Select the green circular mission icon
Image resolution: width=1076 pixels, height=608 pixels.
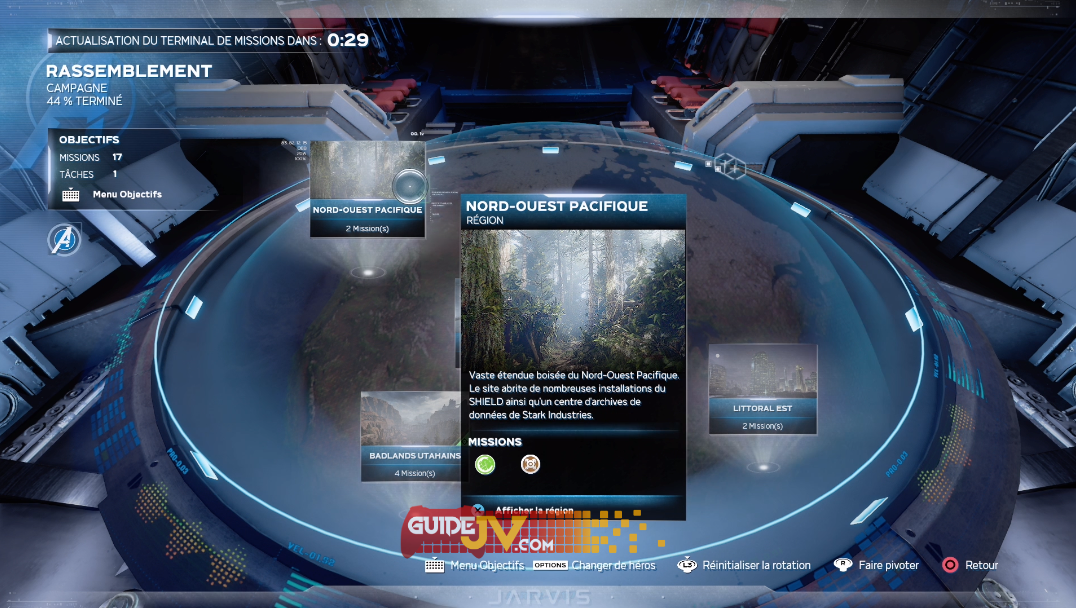point(484,463)
